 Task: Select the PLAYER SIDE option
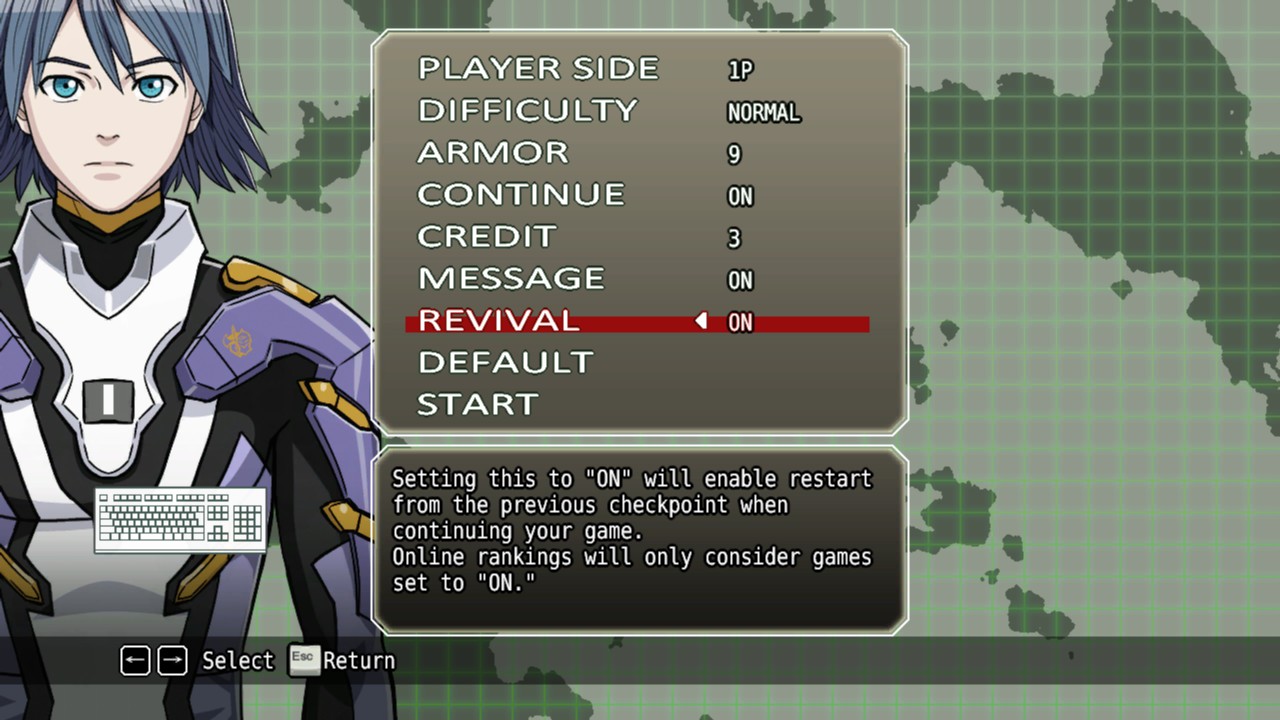(538, 68)
